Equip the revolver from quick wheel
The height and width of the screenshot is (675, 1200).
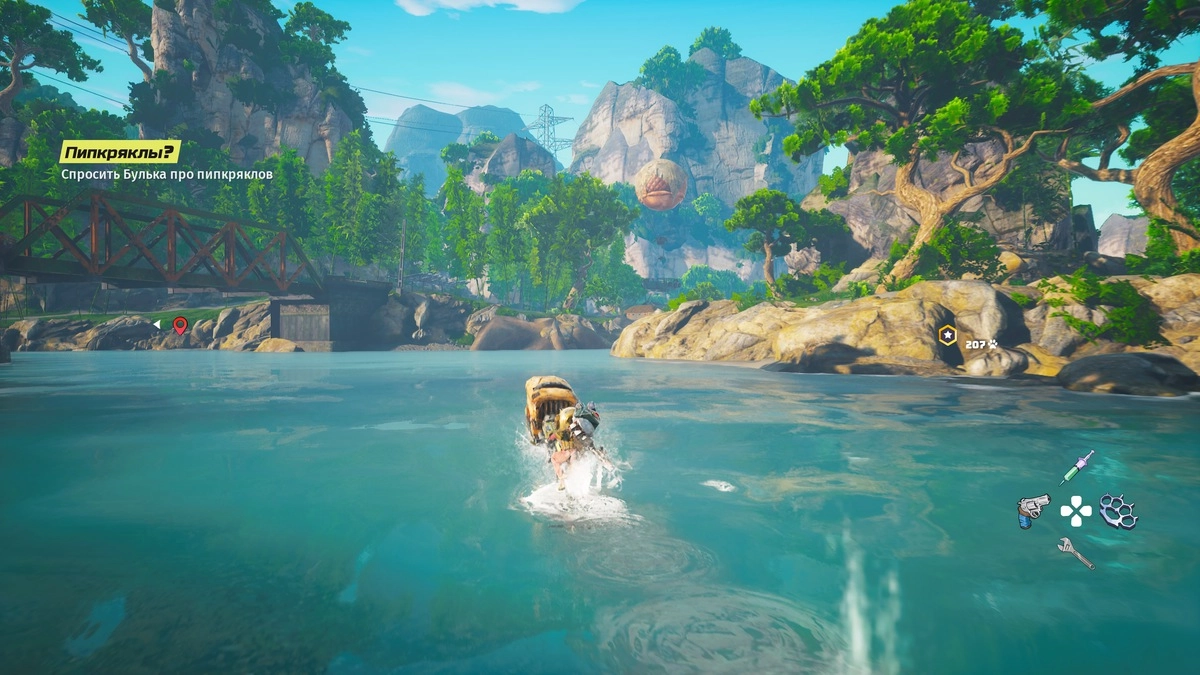1032,509
